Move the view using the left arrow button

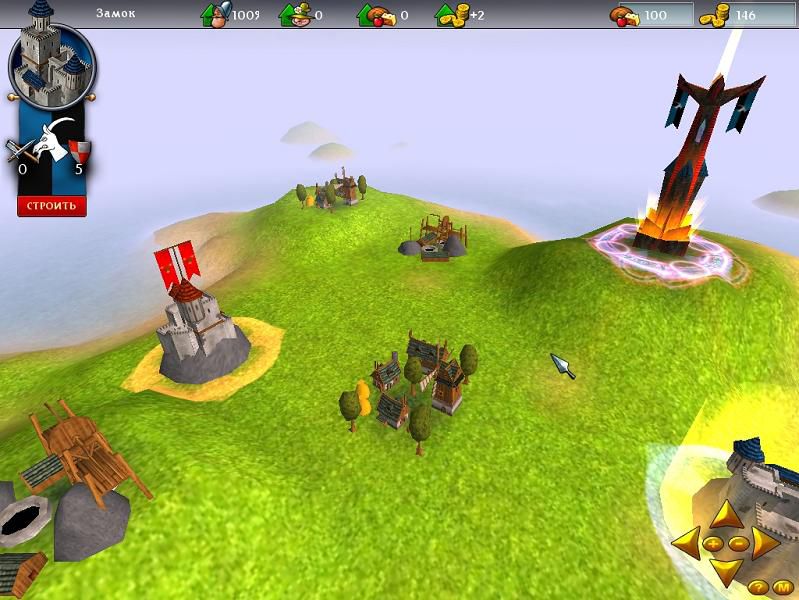tap(686, 543)
